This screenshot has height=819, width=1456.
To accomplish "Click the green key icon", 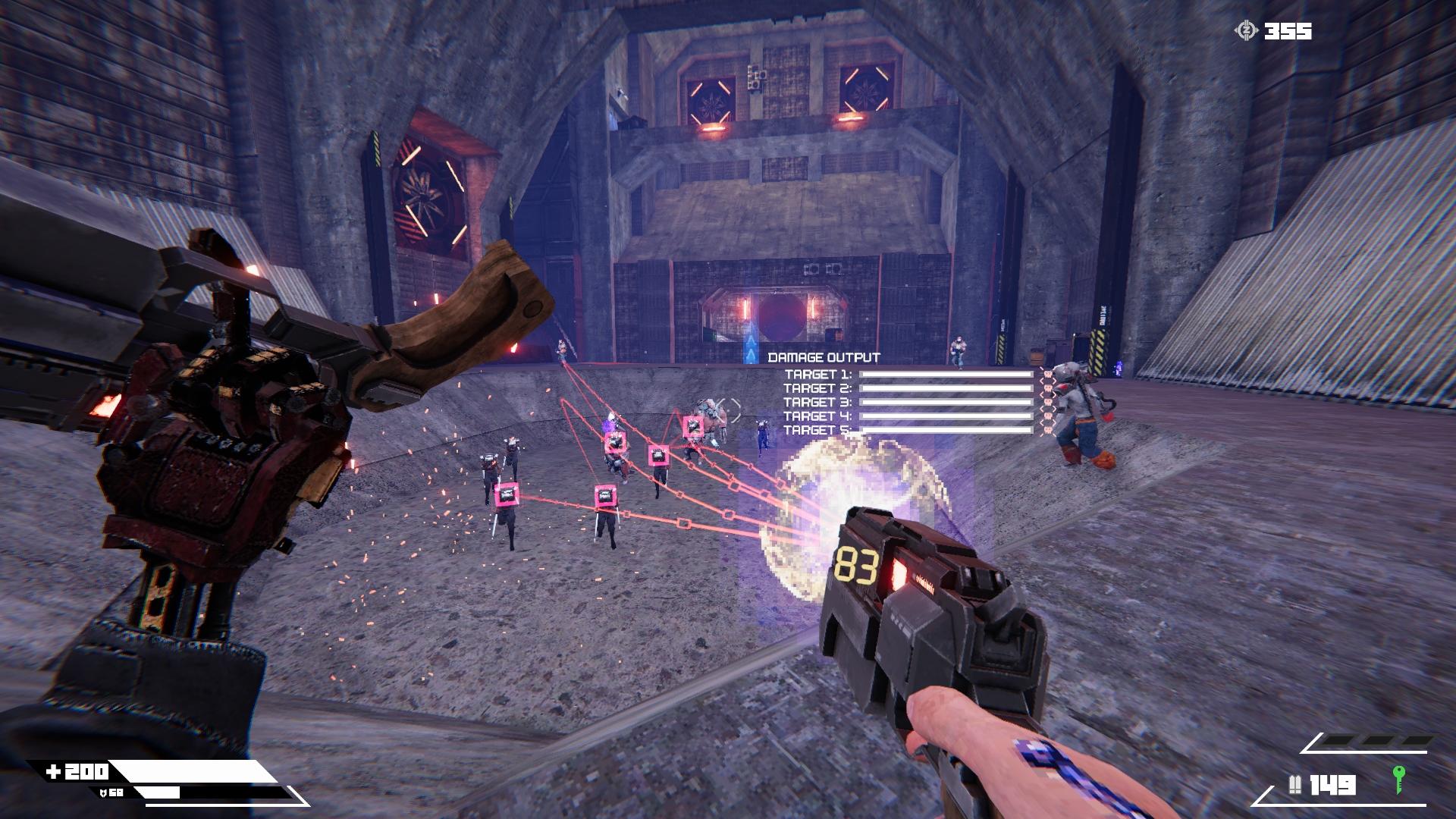I will point(1399,780).
